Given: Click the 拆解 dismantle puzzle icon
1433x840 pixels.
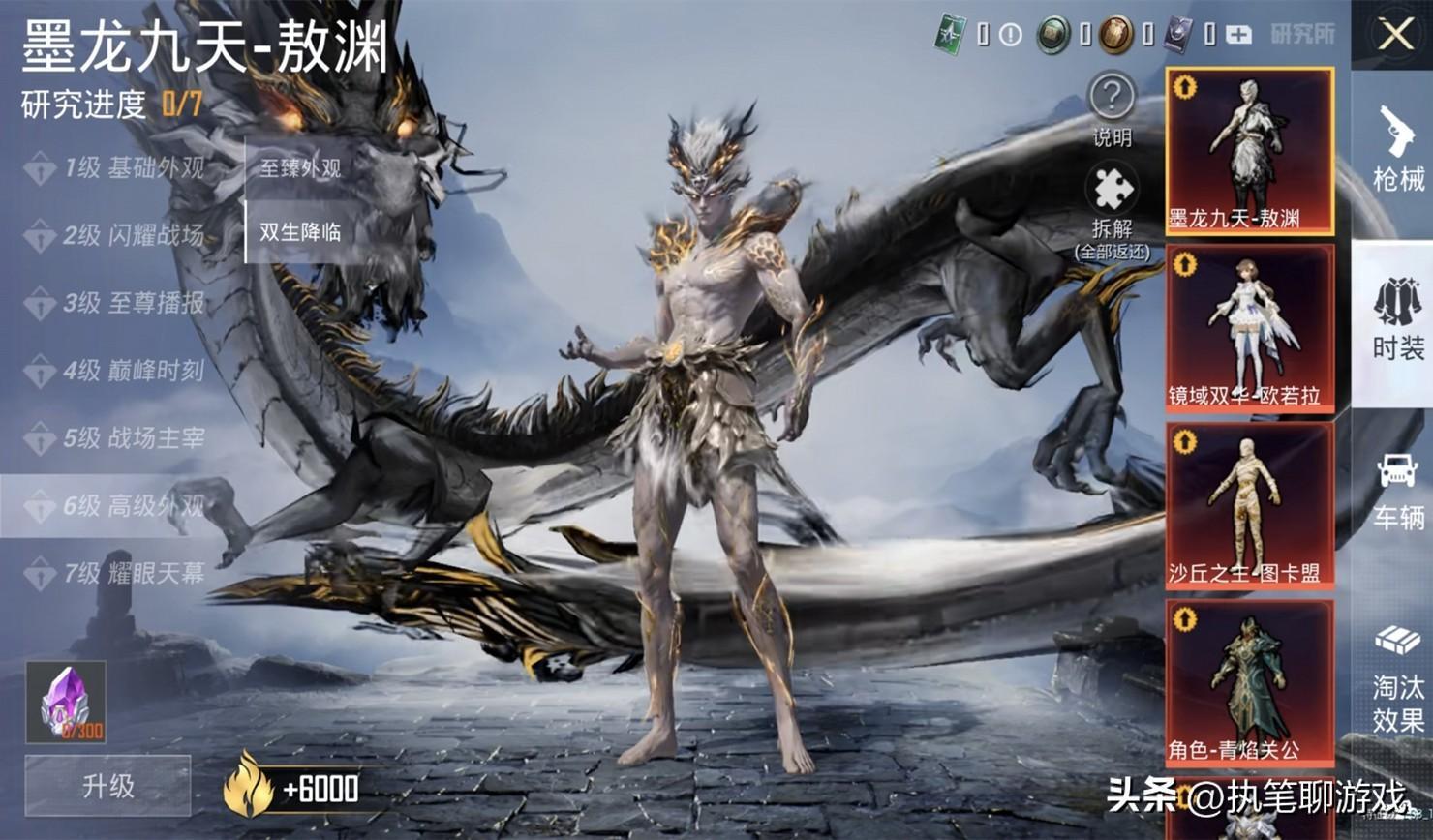Looking at the screenshot, I should pyautogui.click(x=1112, y=200).
